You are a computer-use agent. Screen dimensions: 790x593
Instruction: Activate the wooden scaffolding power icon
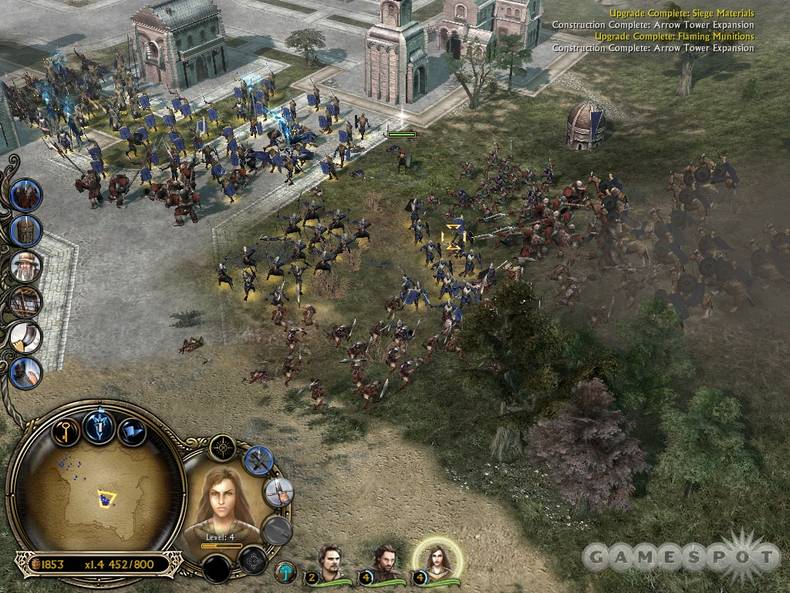[26, 302]
